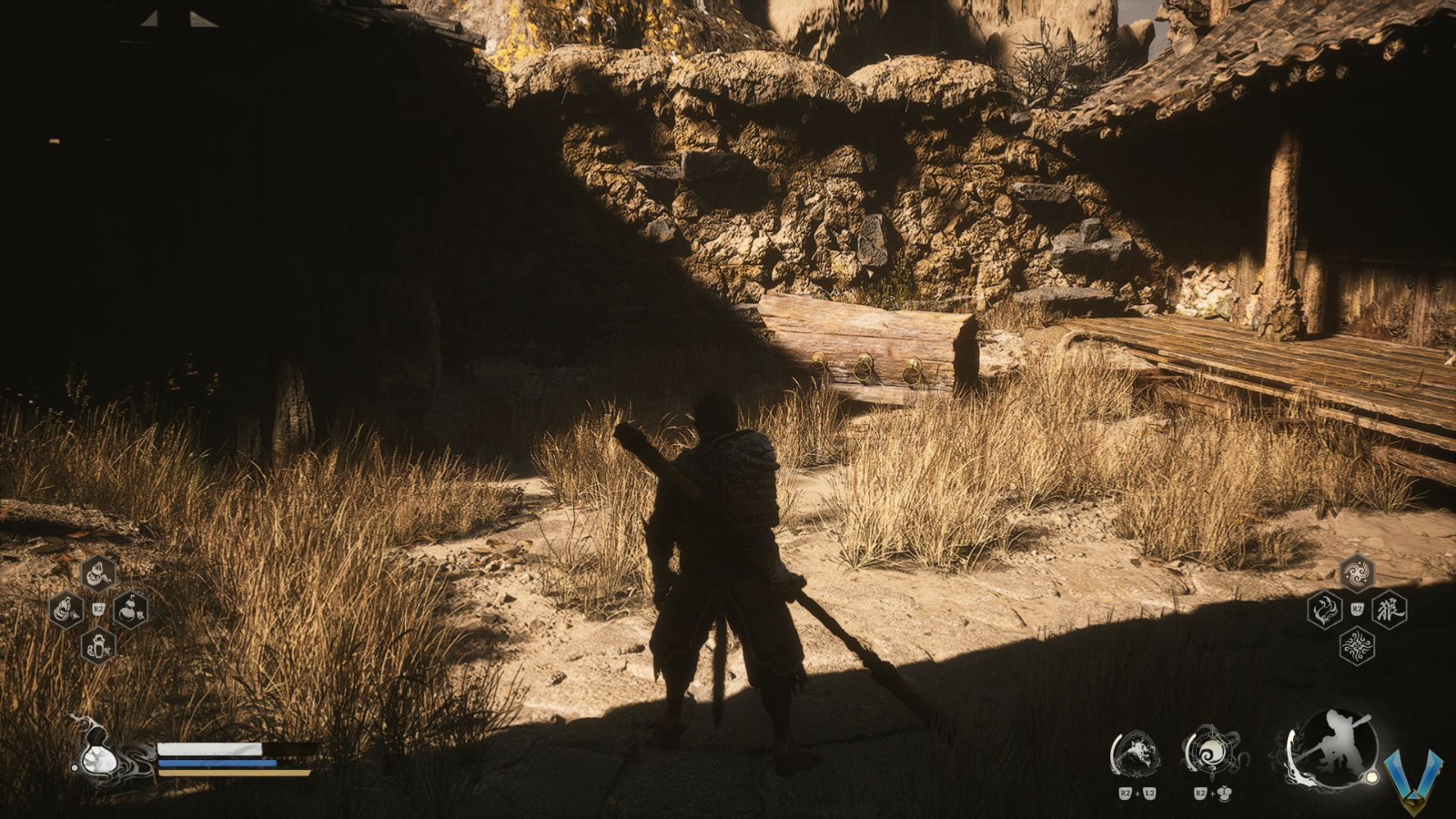Open the transformation medallion emblem
The image size is (1456, 819).
1137,752
